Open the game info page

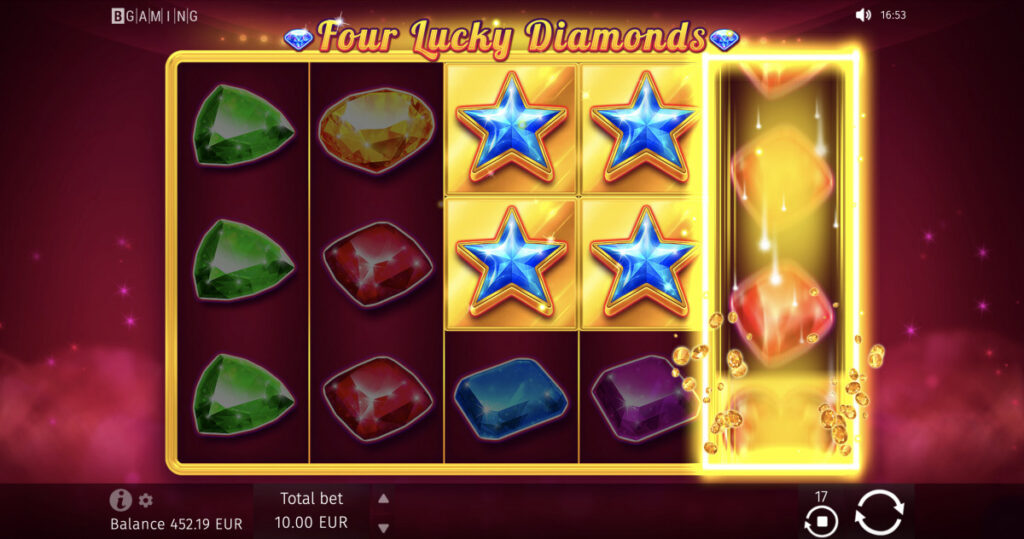click(120, 501)
